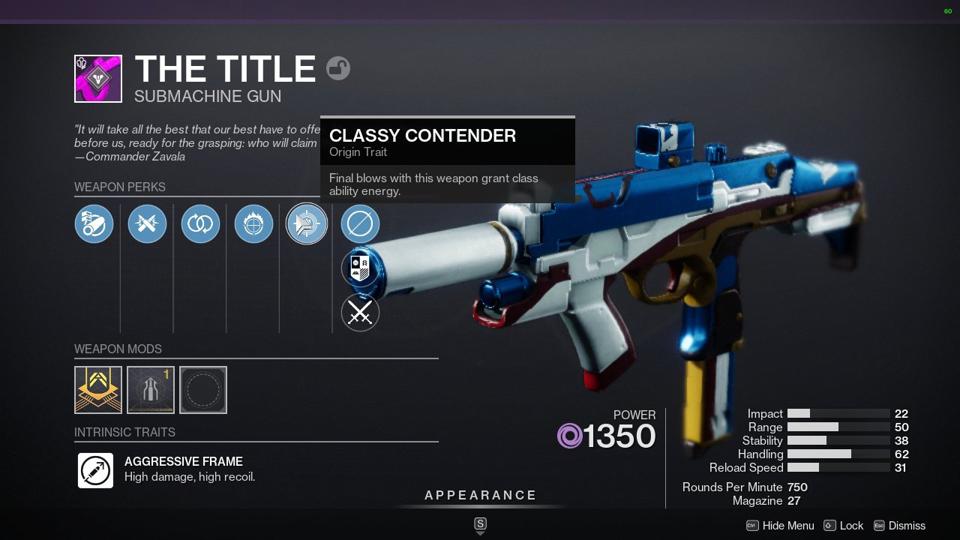This screenshot has width=960, height=540.
Task: Click the magenta weapon icon for The Title
Action: 98,79
